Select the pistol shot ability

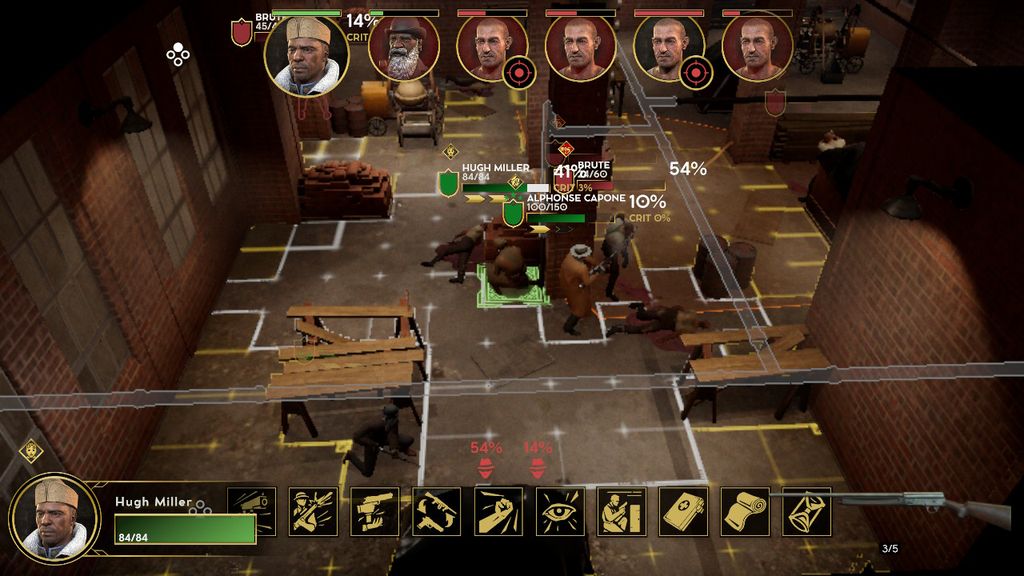375,511
